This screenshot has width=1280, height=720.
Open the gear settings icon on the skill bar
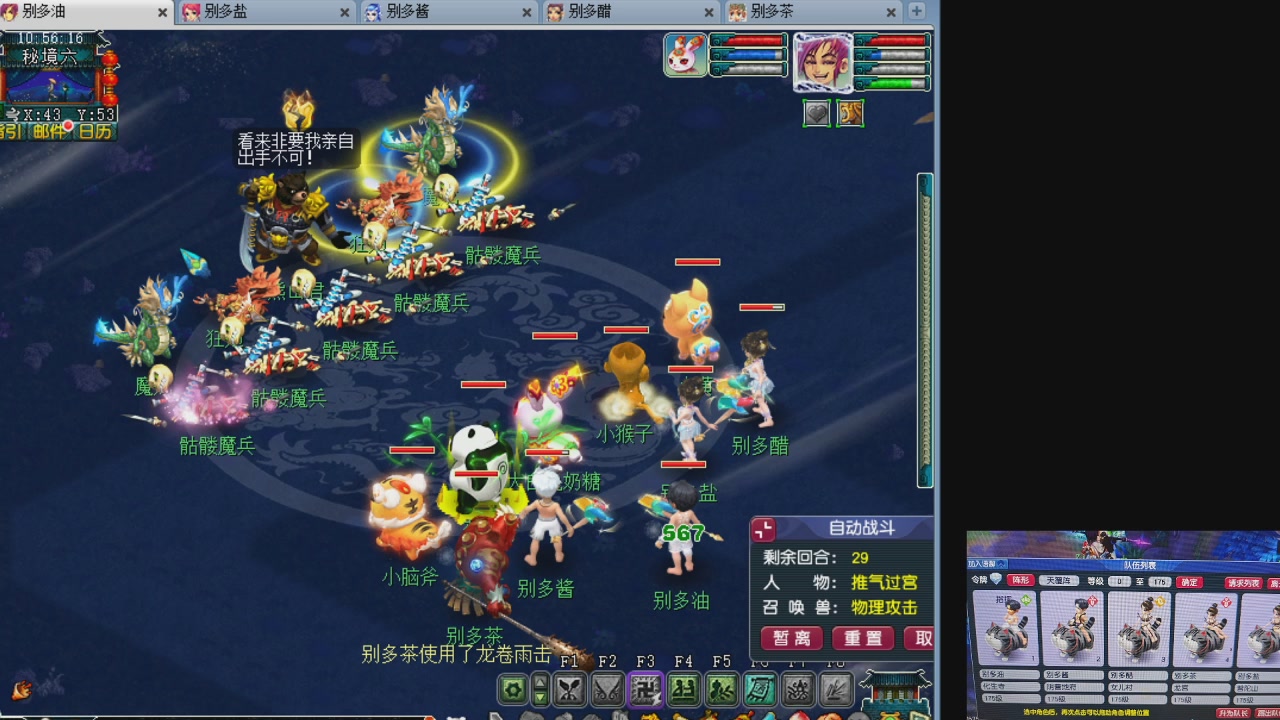point(512,691)
